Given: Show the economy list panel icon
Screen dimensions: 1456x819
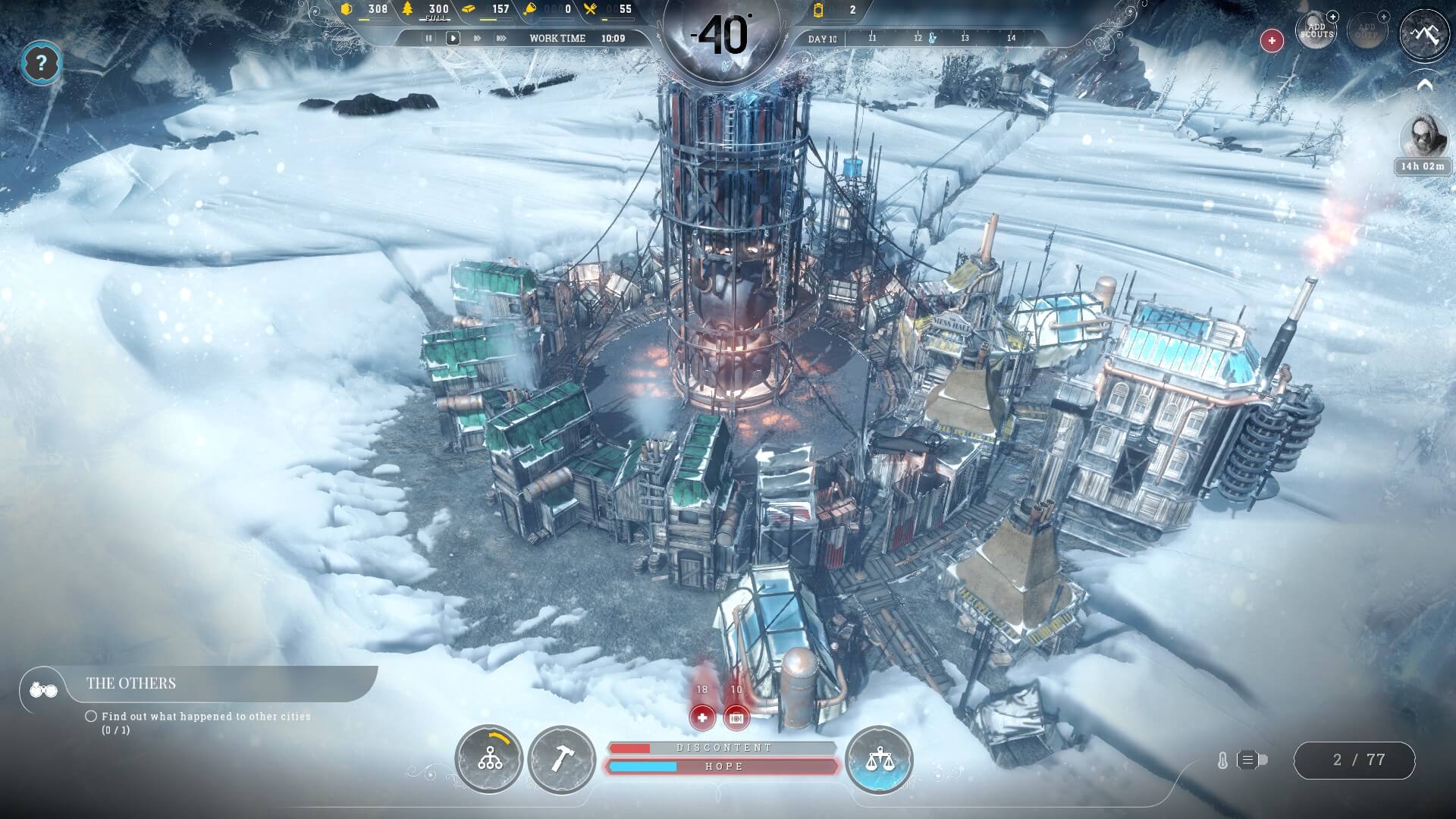Looking at the screenshot, I should point(1248,760).
